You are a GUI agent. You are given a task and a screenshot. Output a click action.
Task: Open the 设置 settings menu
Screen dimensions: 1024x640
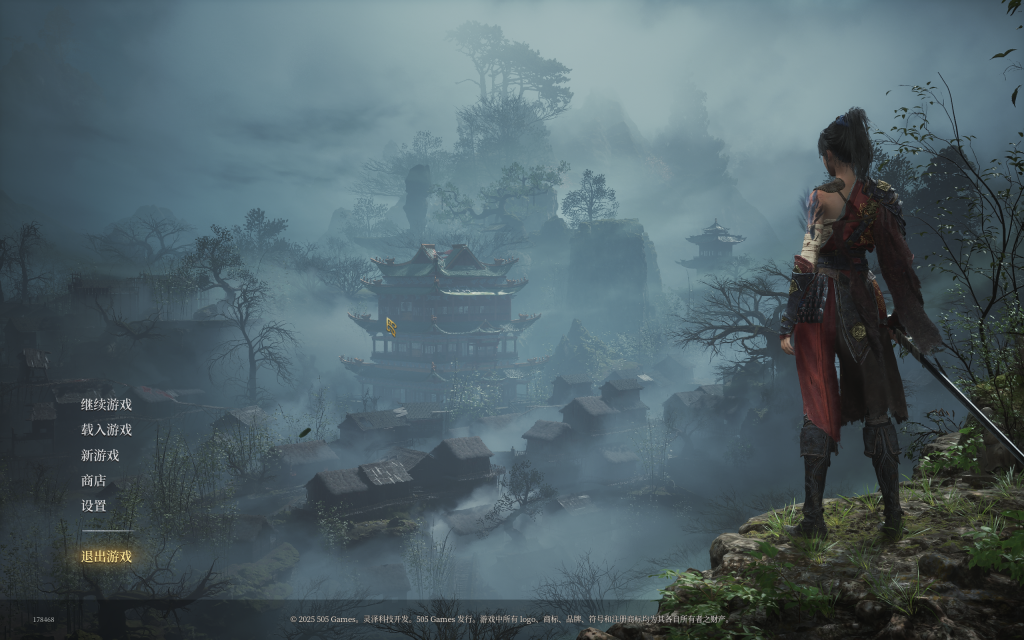[x=93, y=506]
